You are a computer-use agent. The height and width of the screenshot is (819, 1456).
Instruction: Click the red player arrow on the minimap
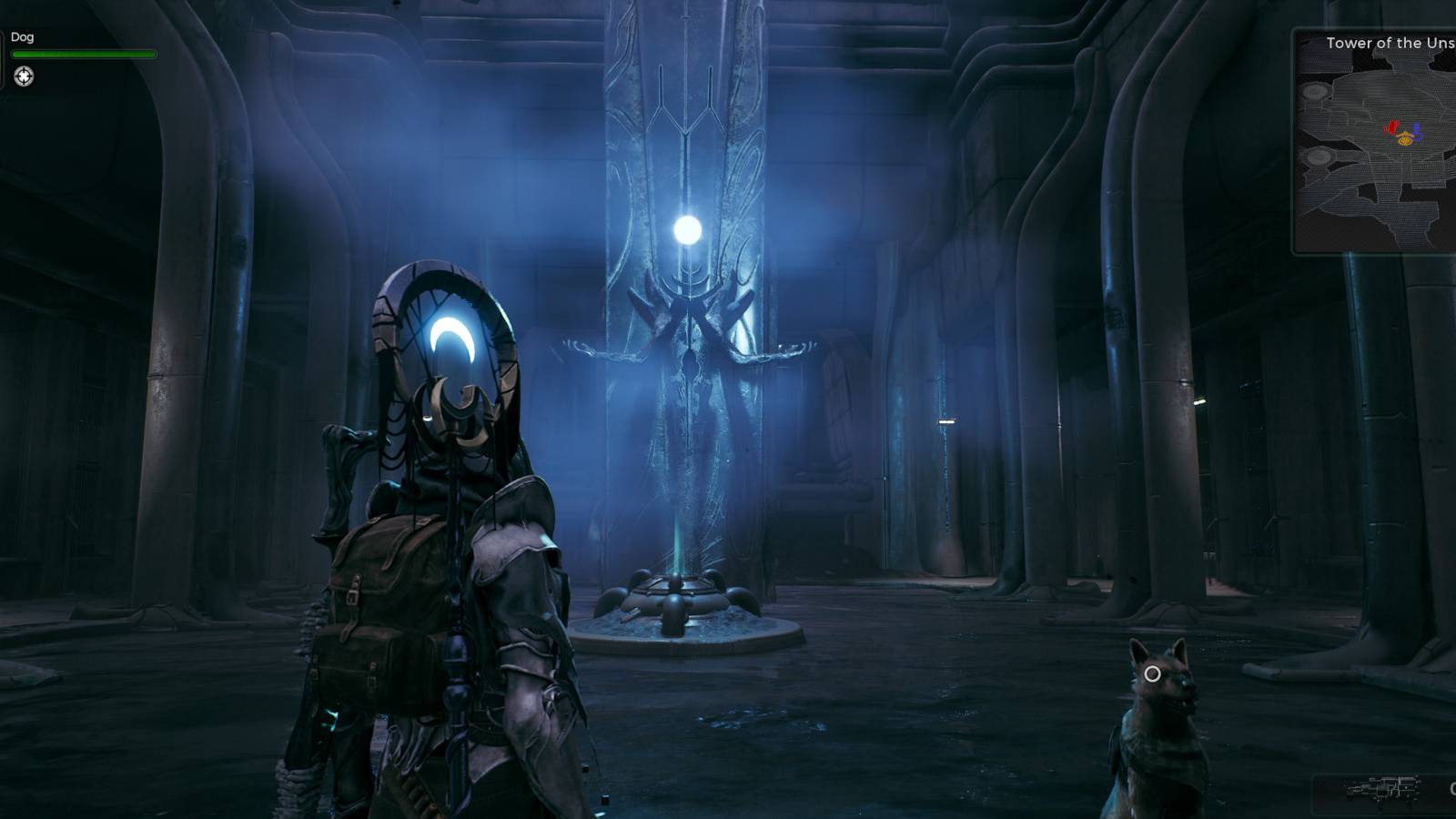tap(1393, 126)
